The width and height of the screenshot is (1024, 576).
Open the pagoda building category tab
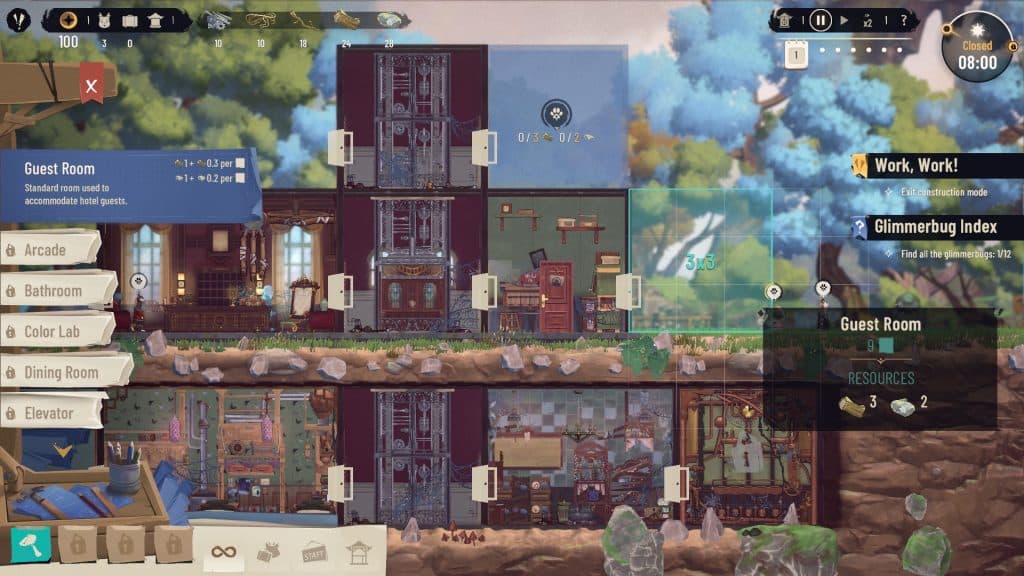click(357, 550)
